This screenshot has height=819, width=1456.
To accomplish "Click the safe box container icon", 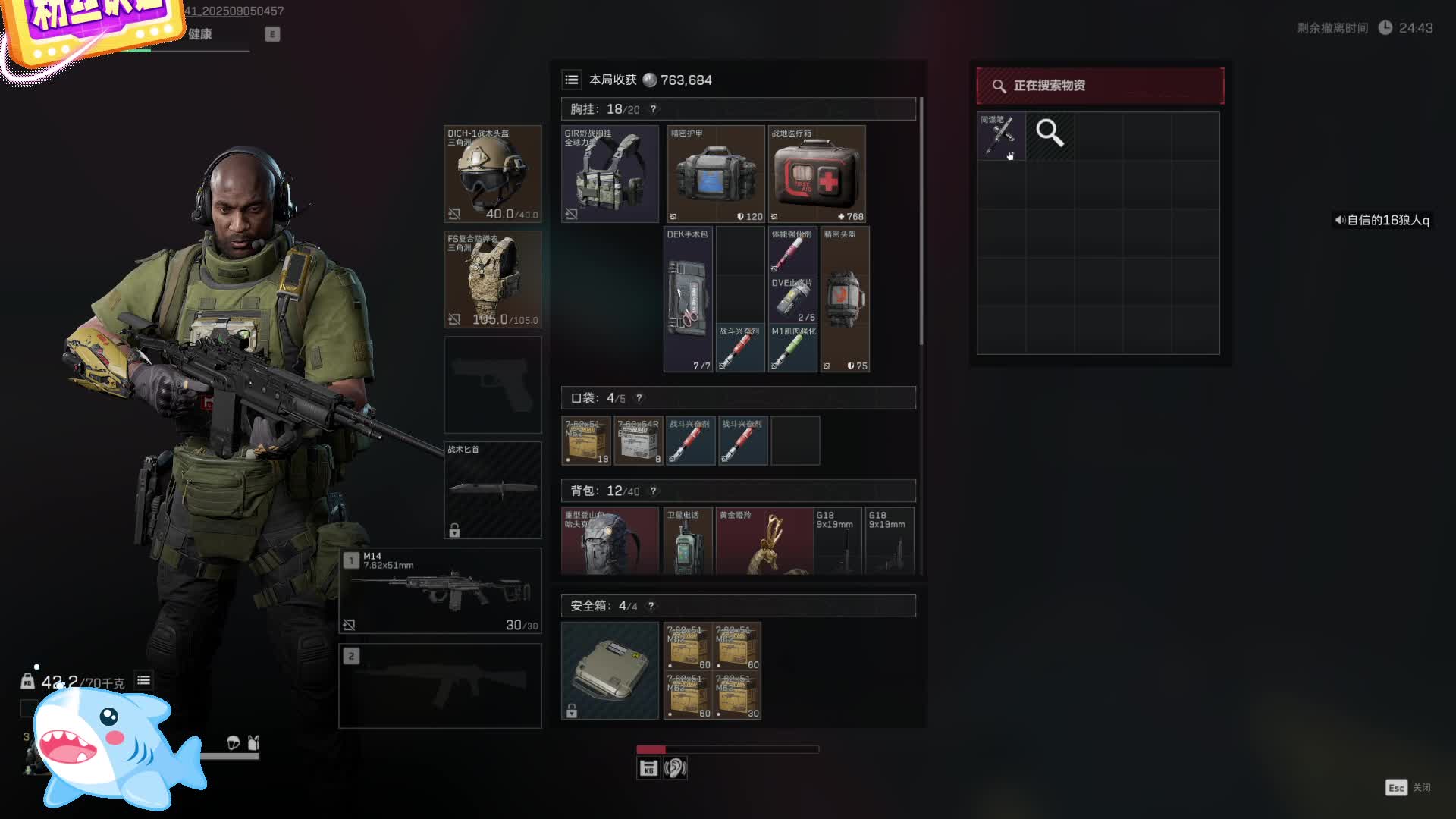I will [610, 670].
